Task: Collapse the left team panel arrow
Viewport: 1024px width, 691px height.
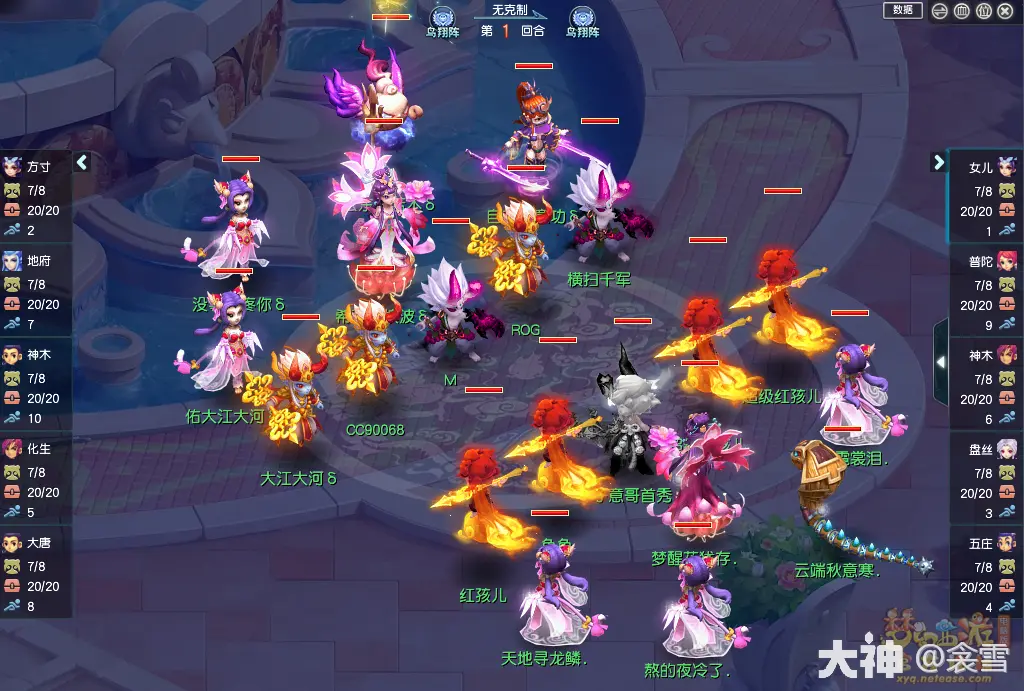Action: pyautogui.click(x=82, y=162)
